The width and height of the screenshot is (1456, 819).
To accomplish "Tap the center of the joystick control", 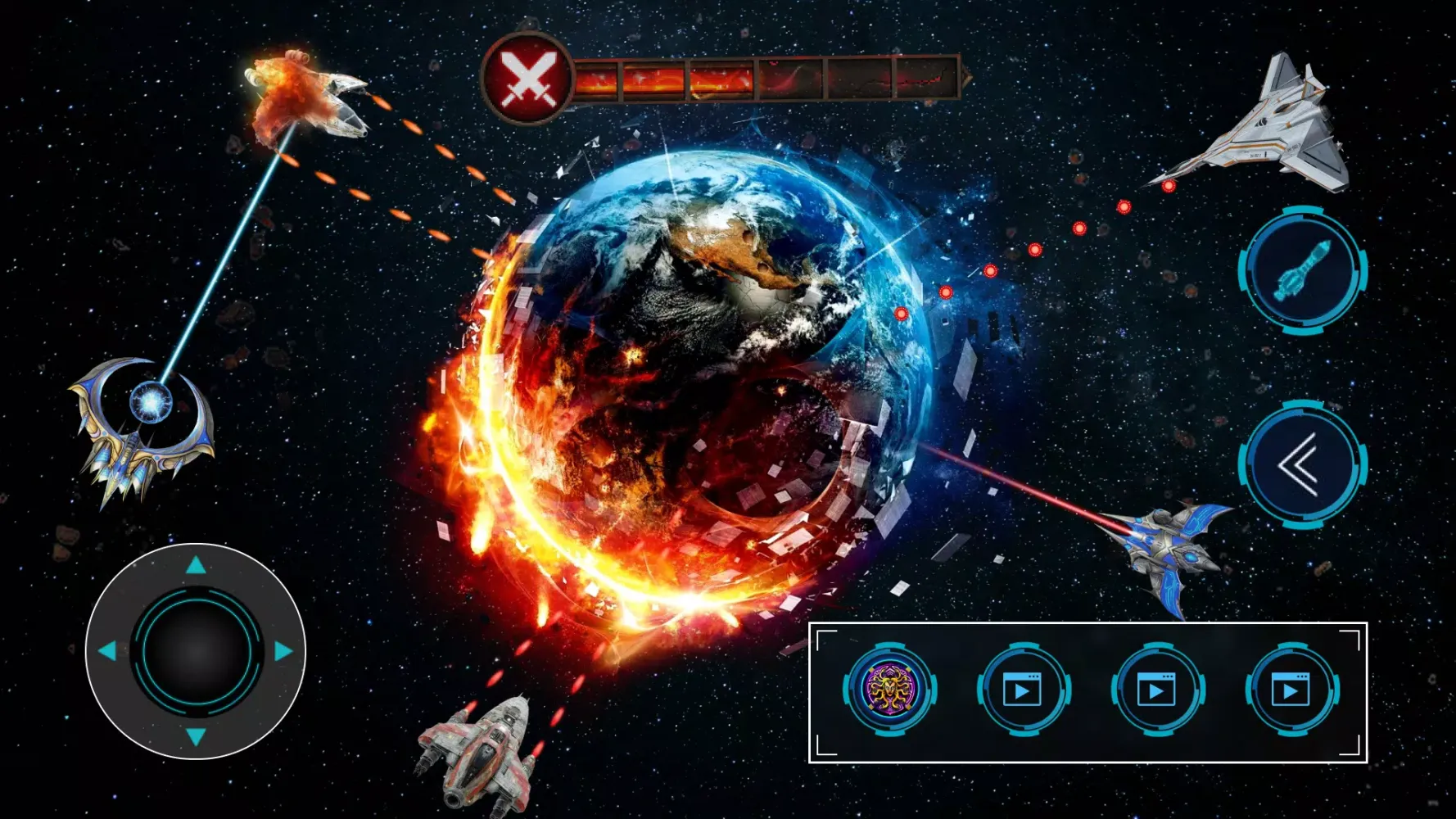I will 195,651.
